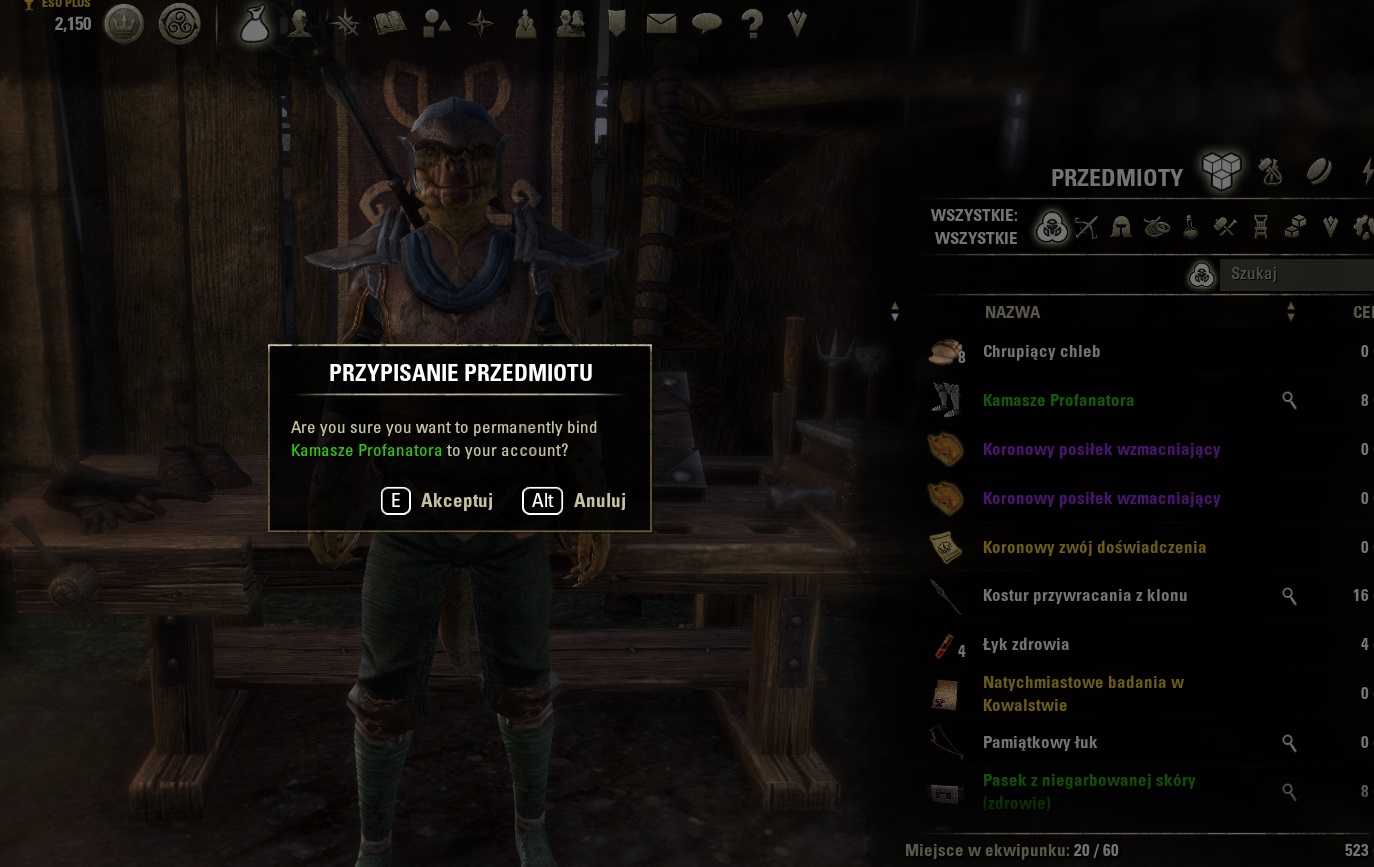Sort the list by the NAZWA column
The image size is (1374, 867).
(x=1012, y=313)
